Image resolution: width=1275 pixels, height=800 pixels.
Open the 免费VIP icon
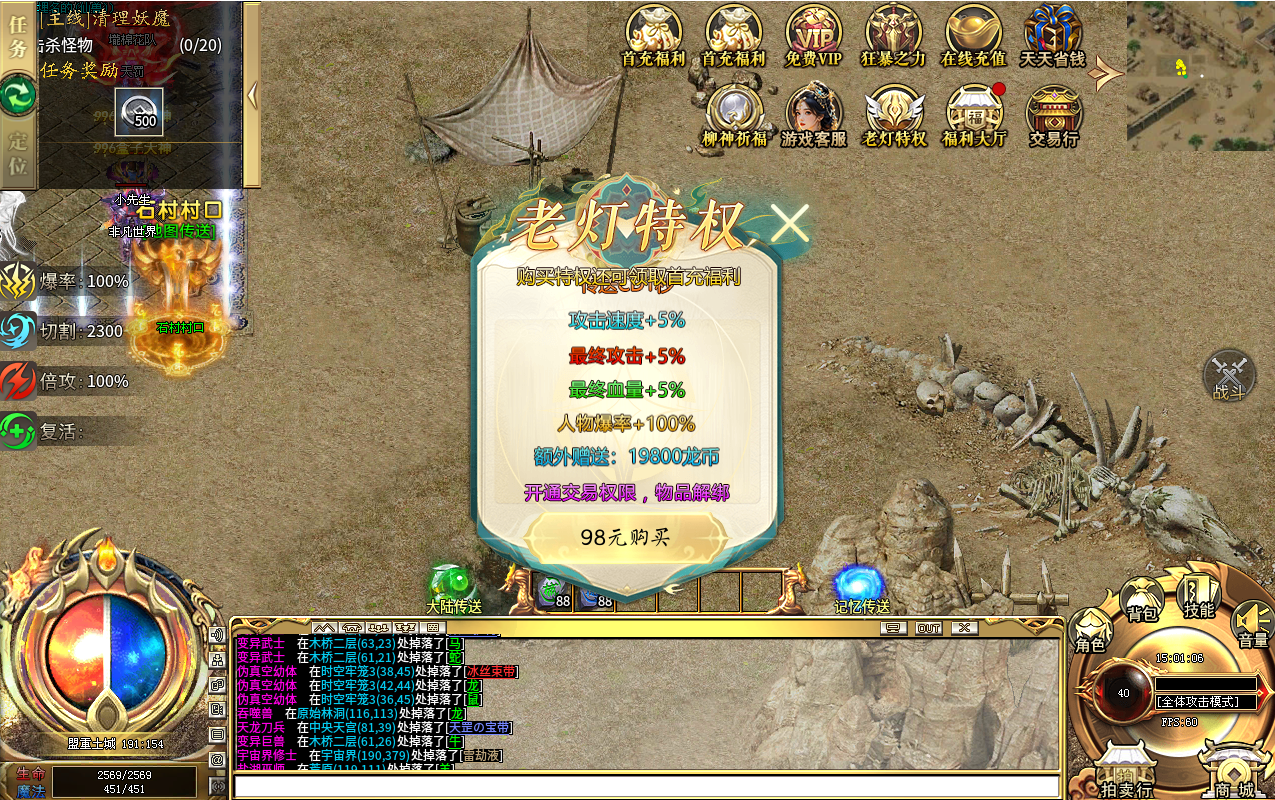click(x=813, y=35)
